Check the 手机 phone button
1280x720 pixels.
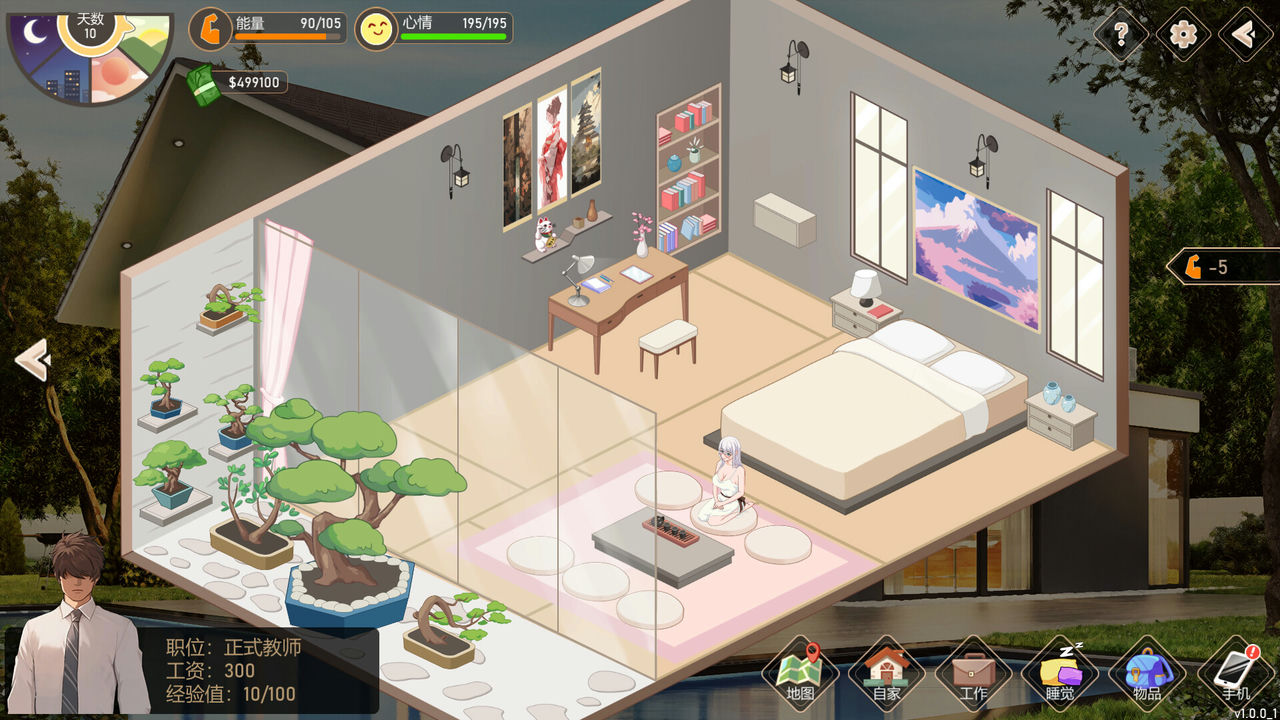tap(1235, 673)
